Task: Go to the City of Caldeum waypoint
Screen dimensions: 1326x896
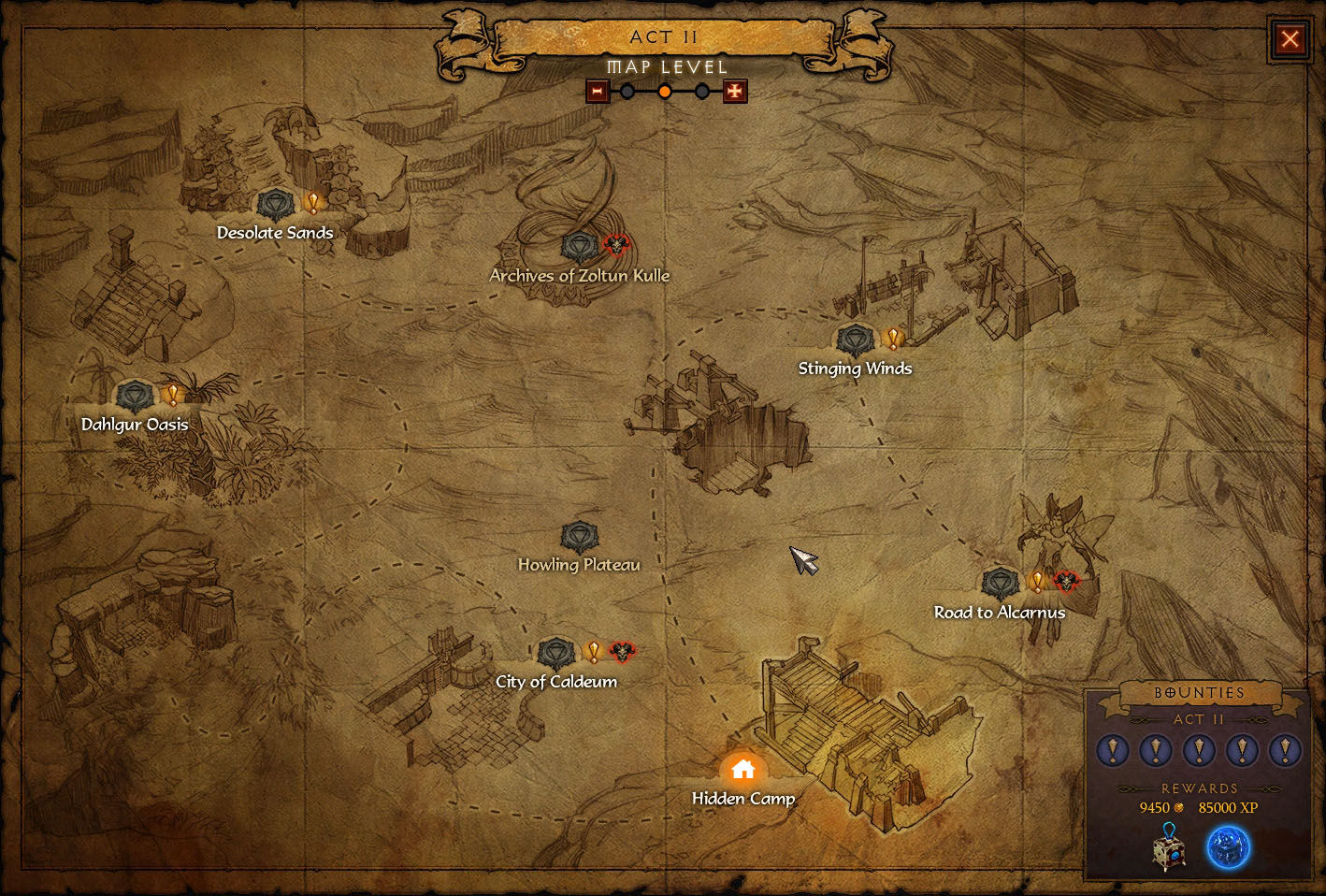Action: (556, 653)
